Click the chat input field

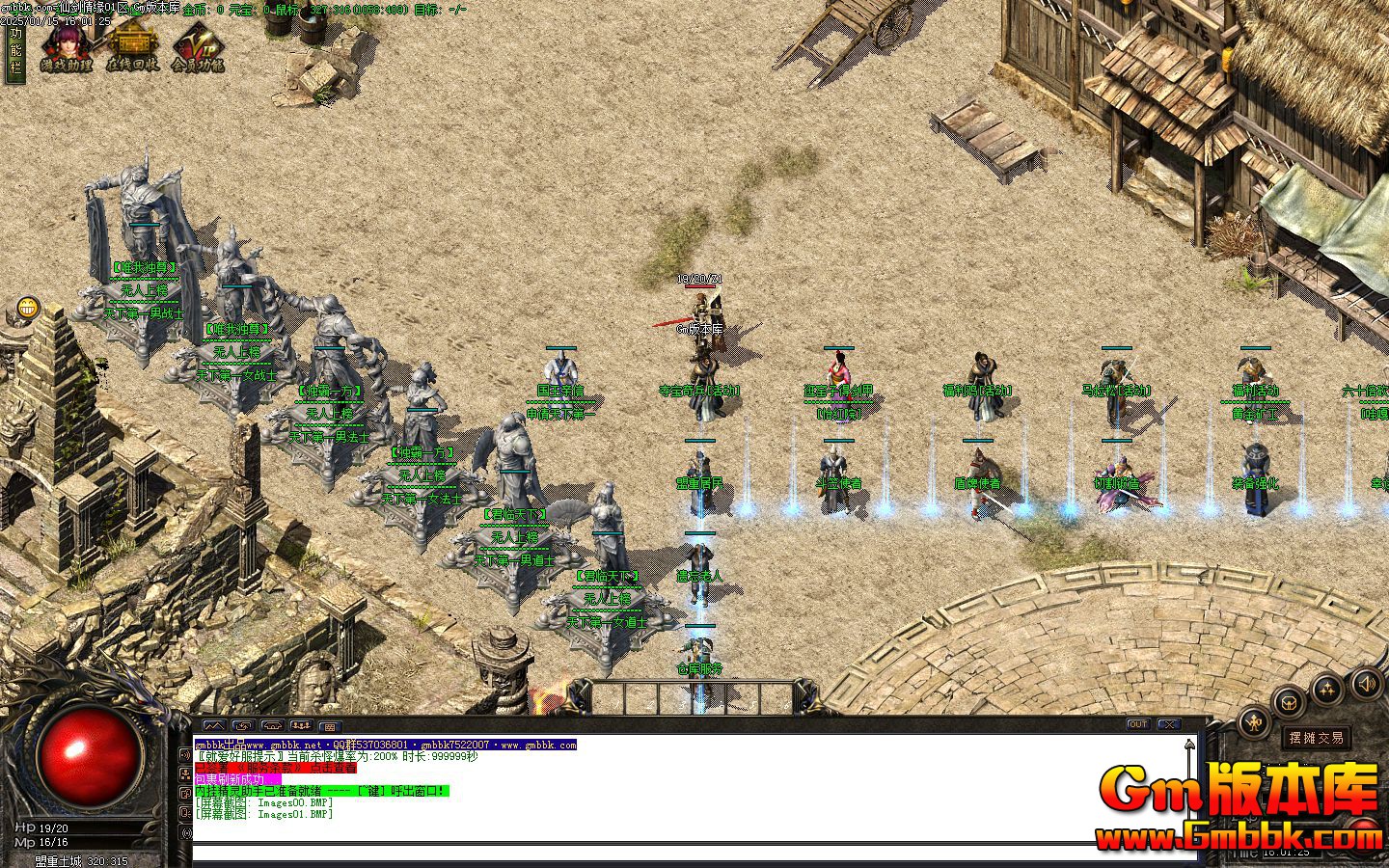(675, 853)
